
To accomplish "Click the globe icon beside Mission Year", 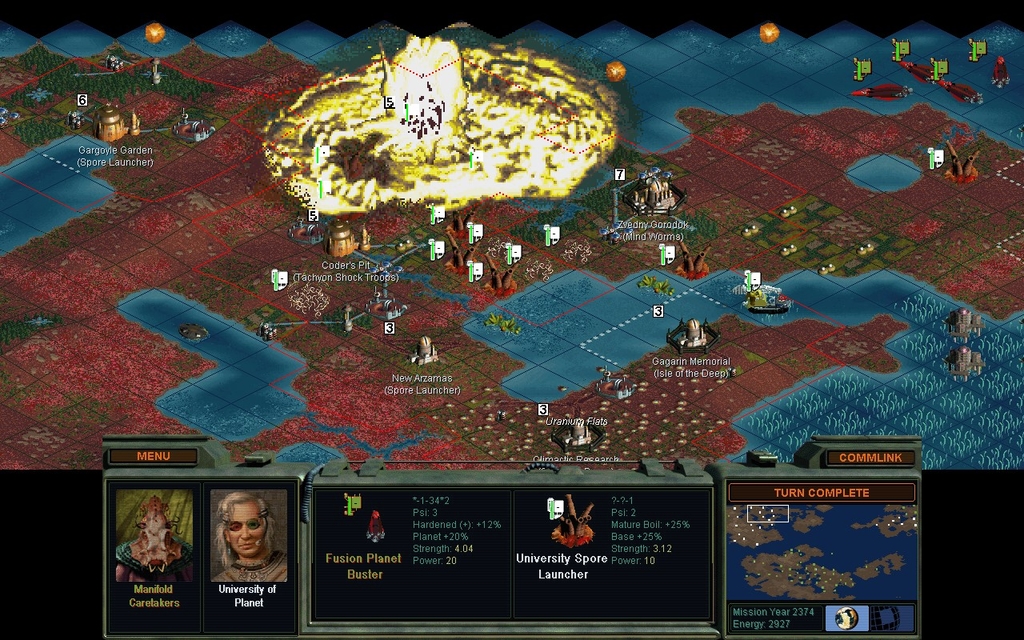I will [846, 617].
